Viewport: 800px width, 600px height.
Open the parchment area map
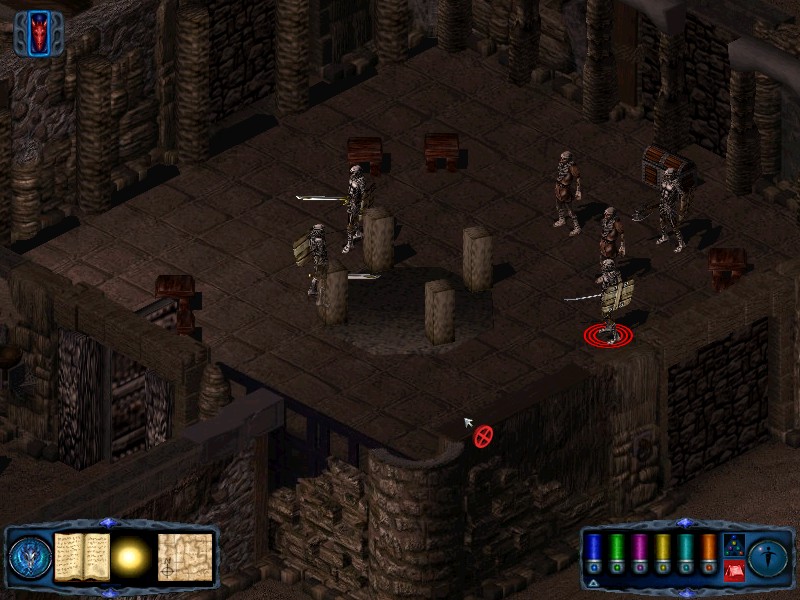185,556
